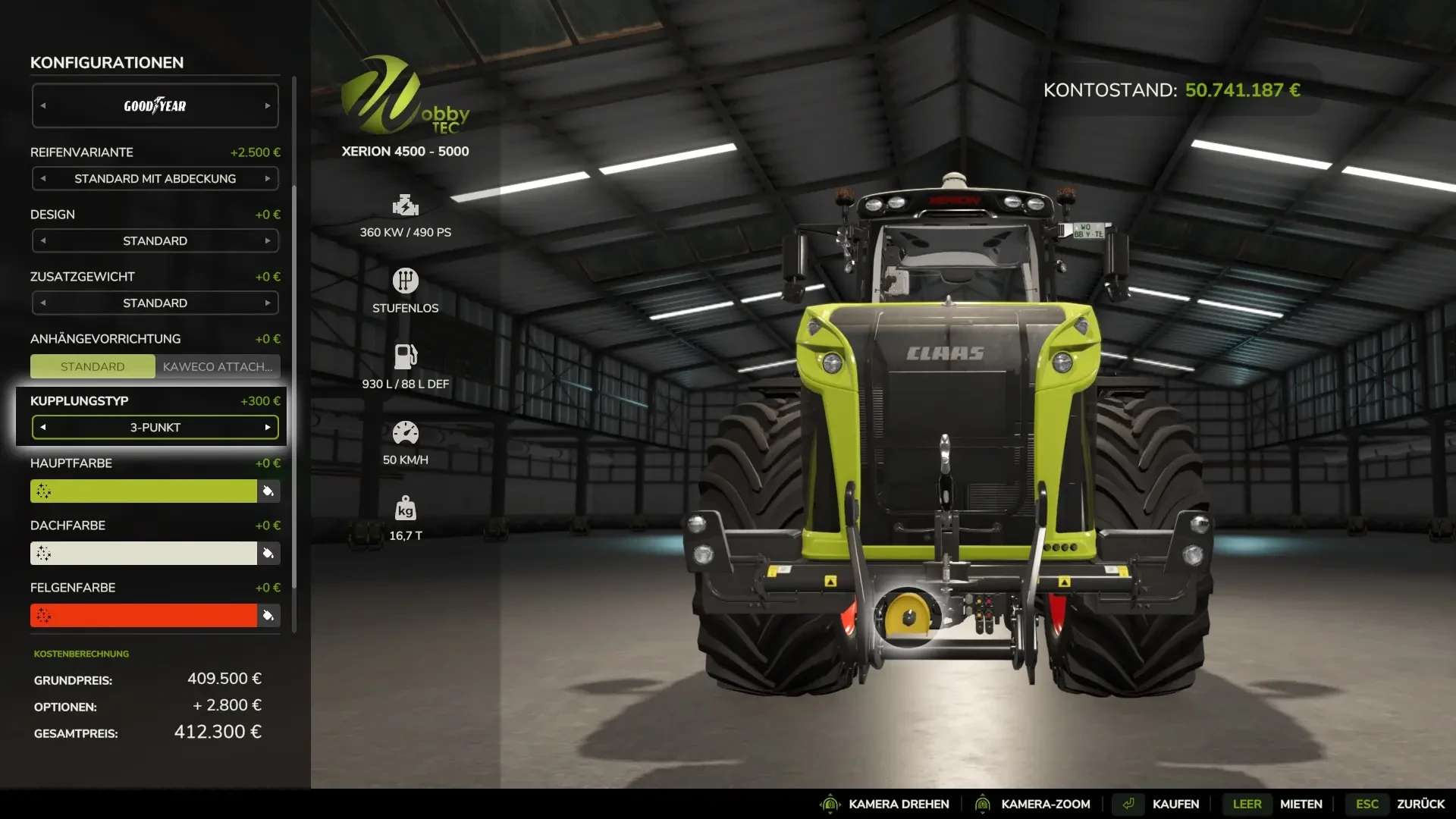Select next tire brand after Goodyear
This screenshot has height=819, width=1456.
coord(267,106)
